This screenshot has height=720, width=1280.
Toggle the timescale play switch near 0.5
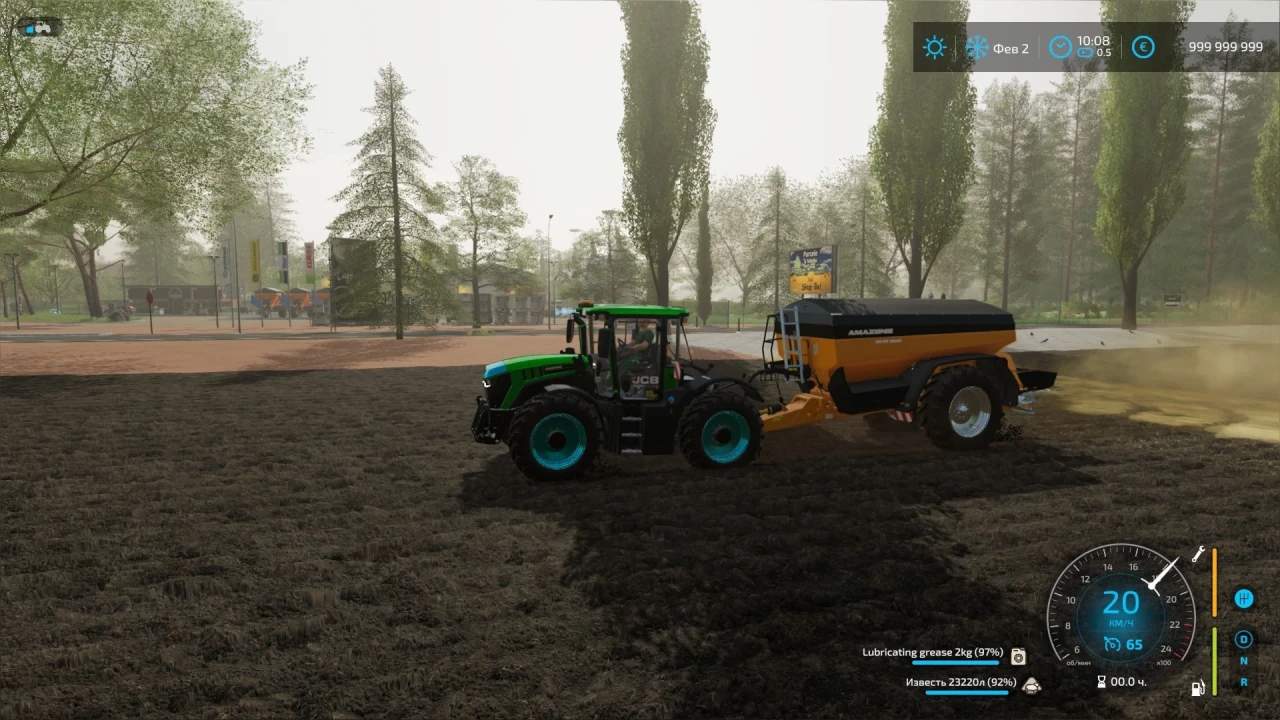1084,52
